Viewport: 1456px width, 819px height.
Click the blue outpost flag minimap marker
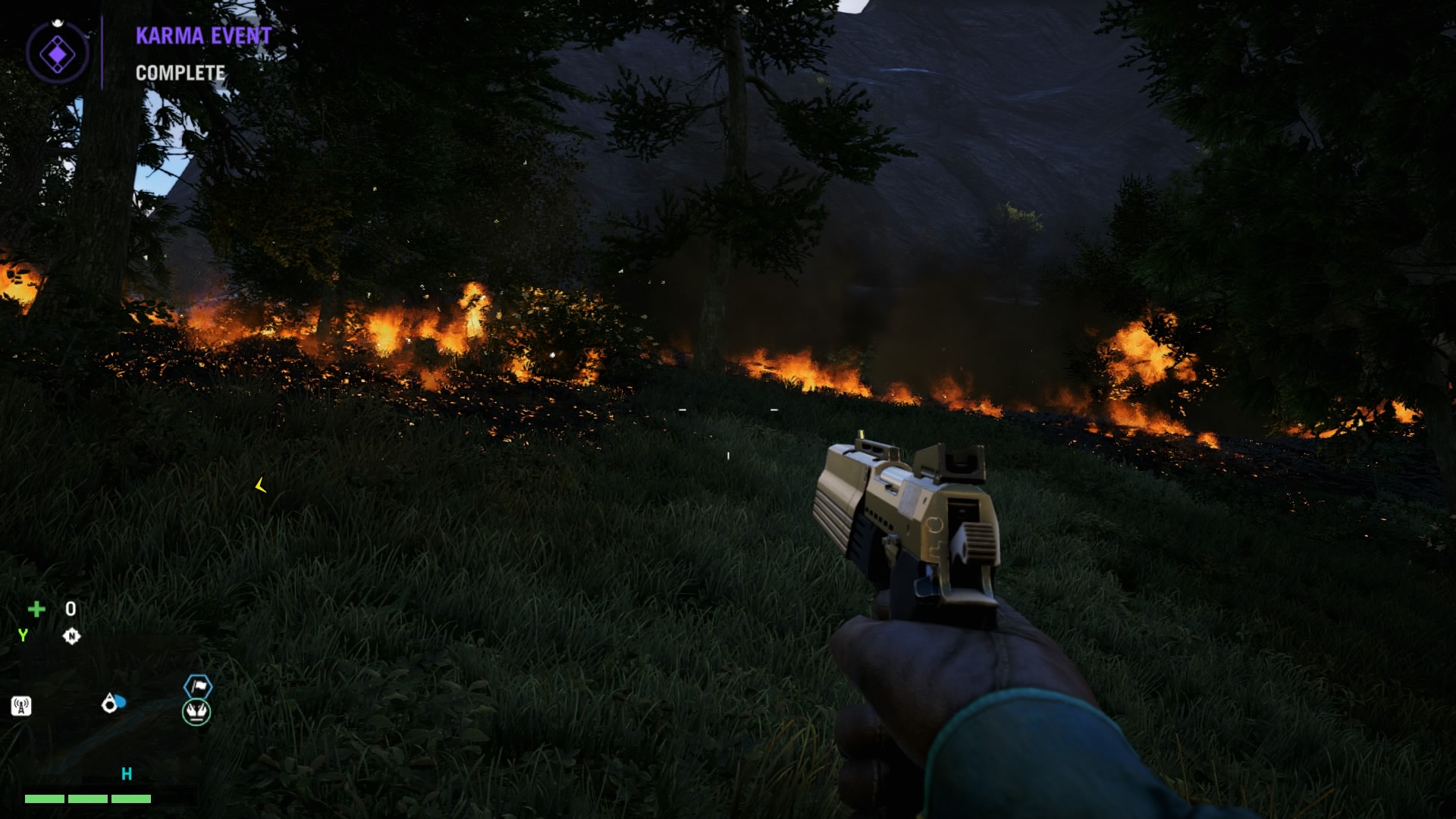click(x=198, y=686)
